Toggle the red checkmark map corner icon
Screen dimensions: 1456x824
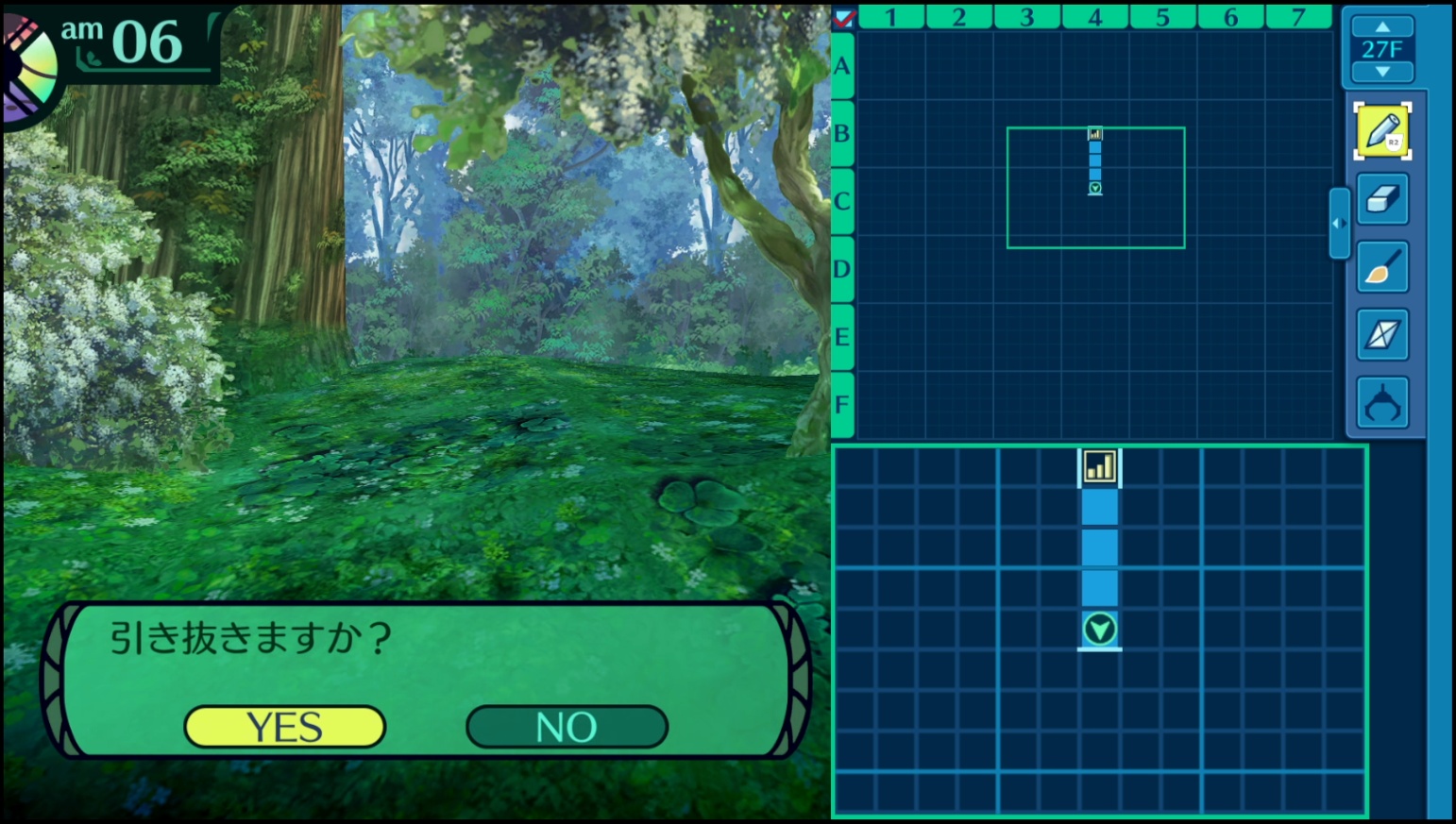click(x=844, y=17)
